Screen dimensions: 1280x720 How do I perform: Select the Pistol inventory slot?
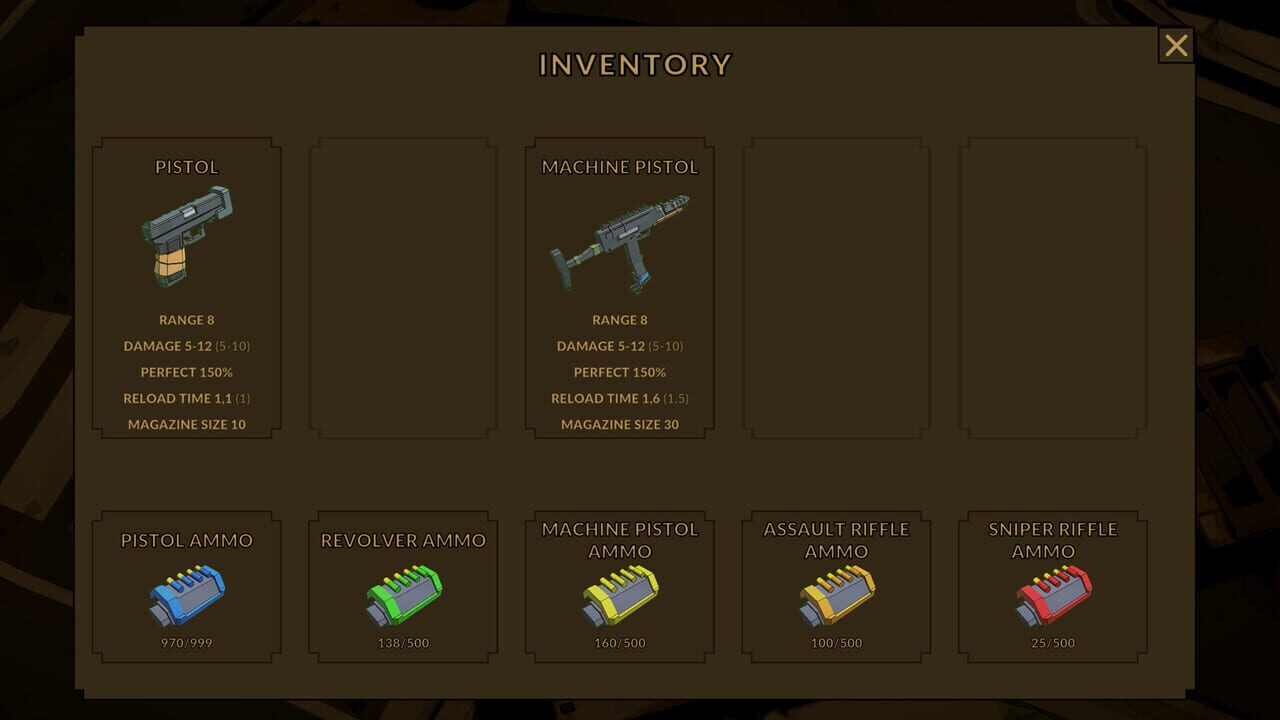point(186,290)
